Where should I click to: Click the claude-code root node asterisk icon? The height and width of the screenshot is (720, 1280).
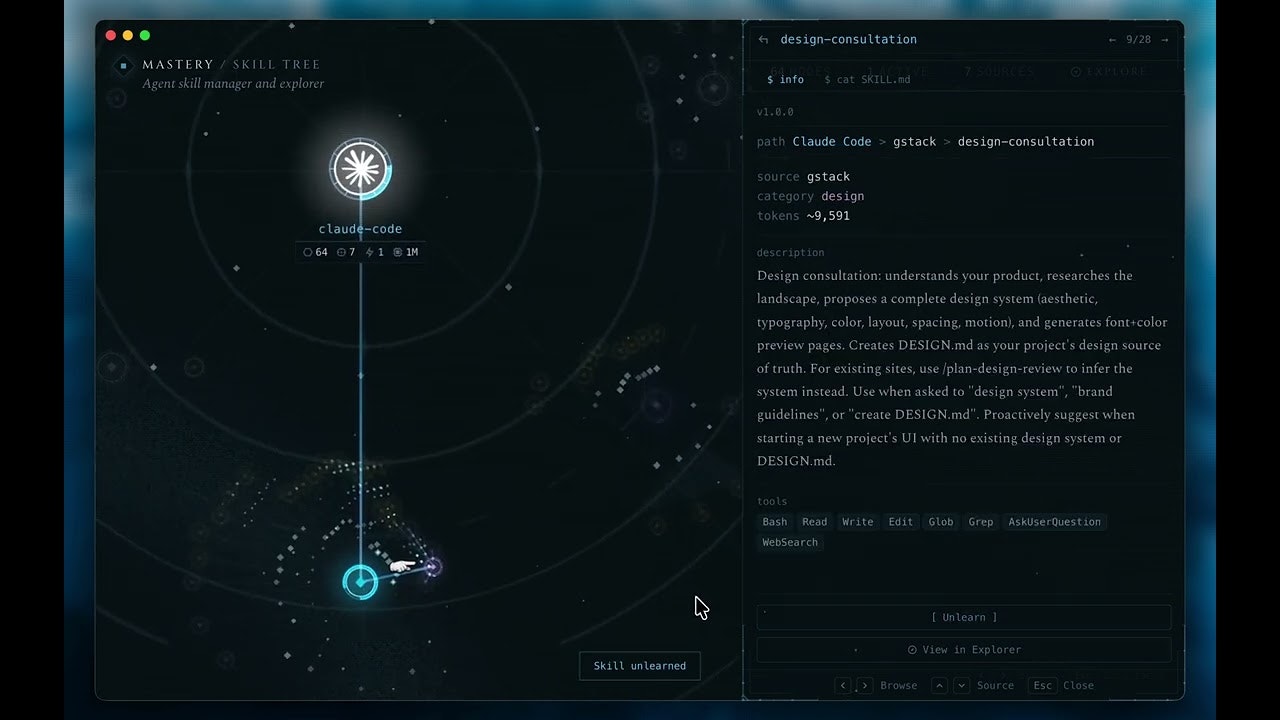pos(360,168)
